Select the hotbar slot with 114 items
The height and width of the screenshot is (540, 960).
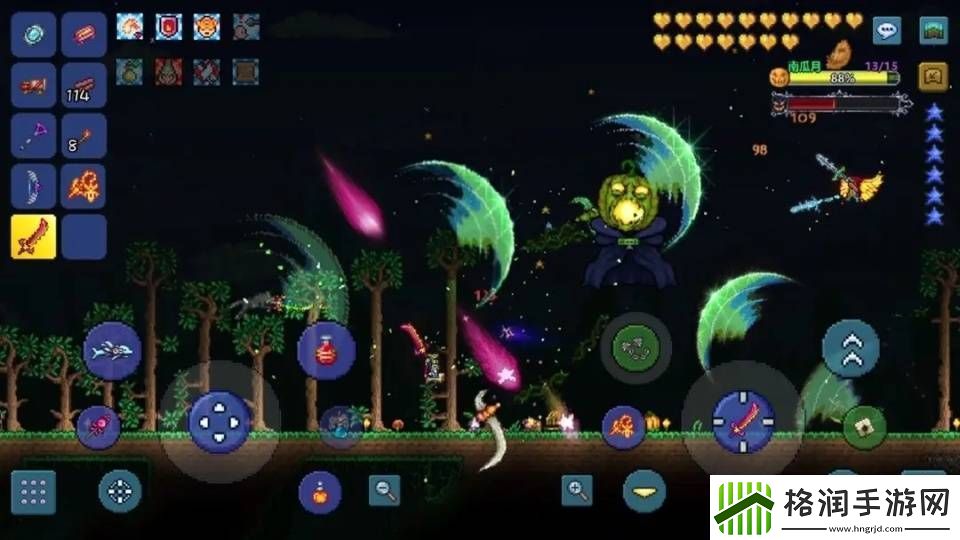coord(84,86)
